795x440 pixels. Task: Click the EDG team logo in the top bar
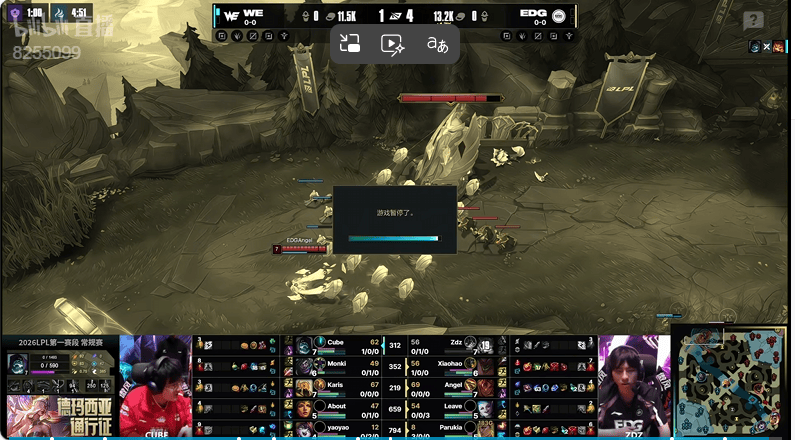tap(559, 16)
